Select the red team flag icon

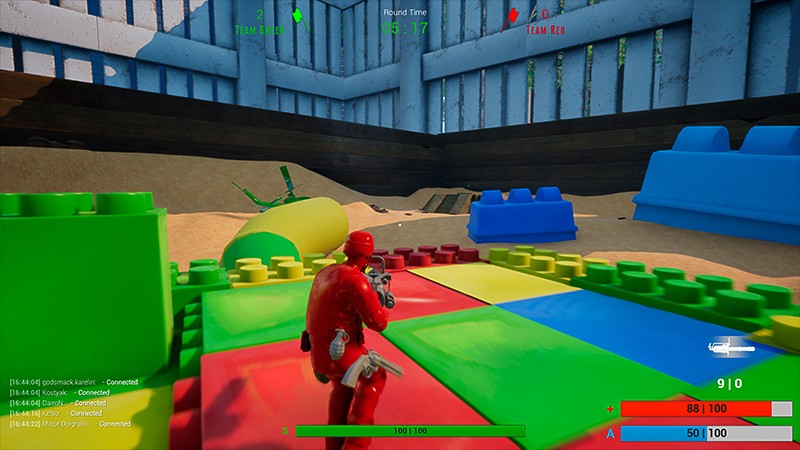point(513,16)
